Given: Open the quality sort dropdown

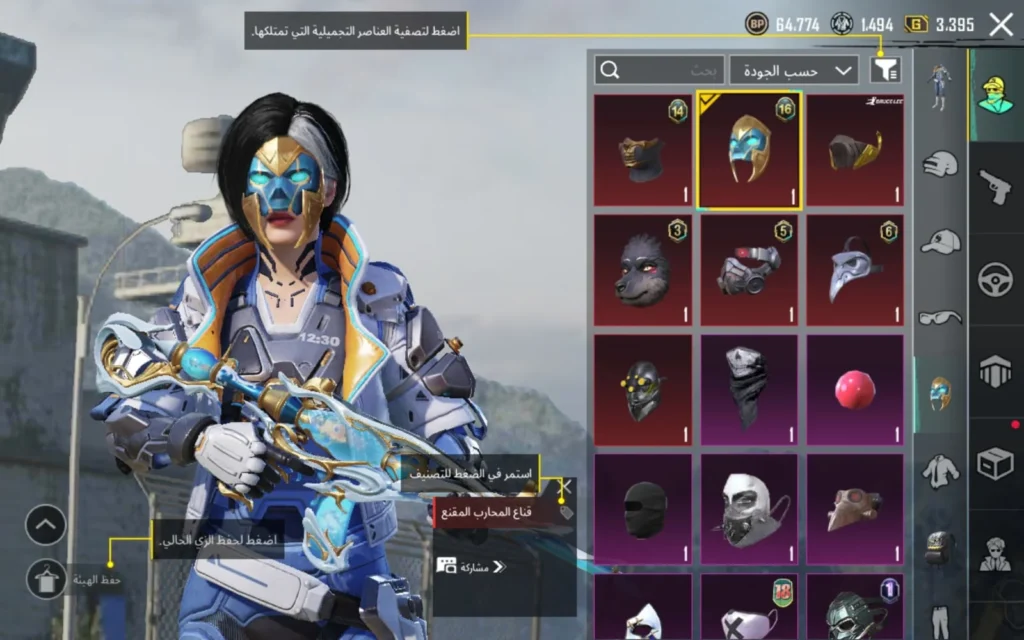Looking at the screenshot, I should [794, 70].
